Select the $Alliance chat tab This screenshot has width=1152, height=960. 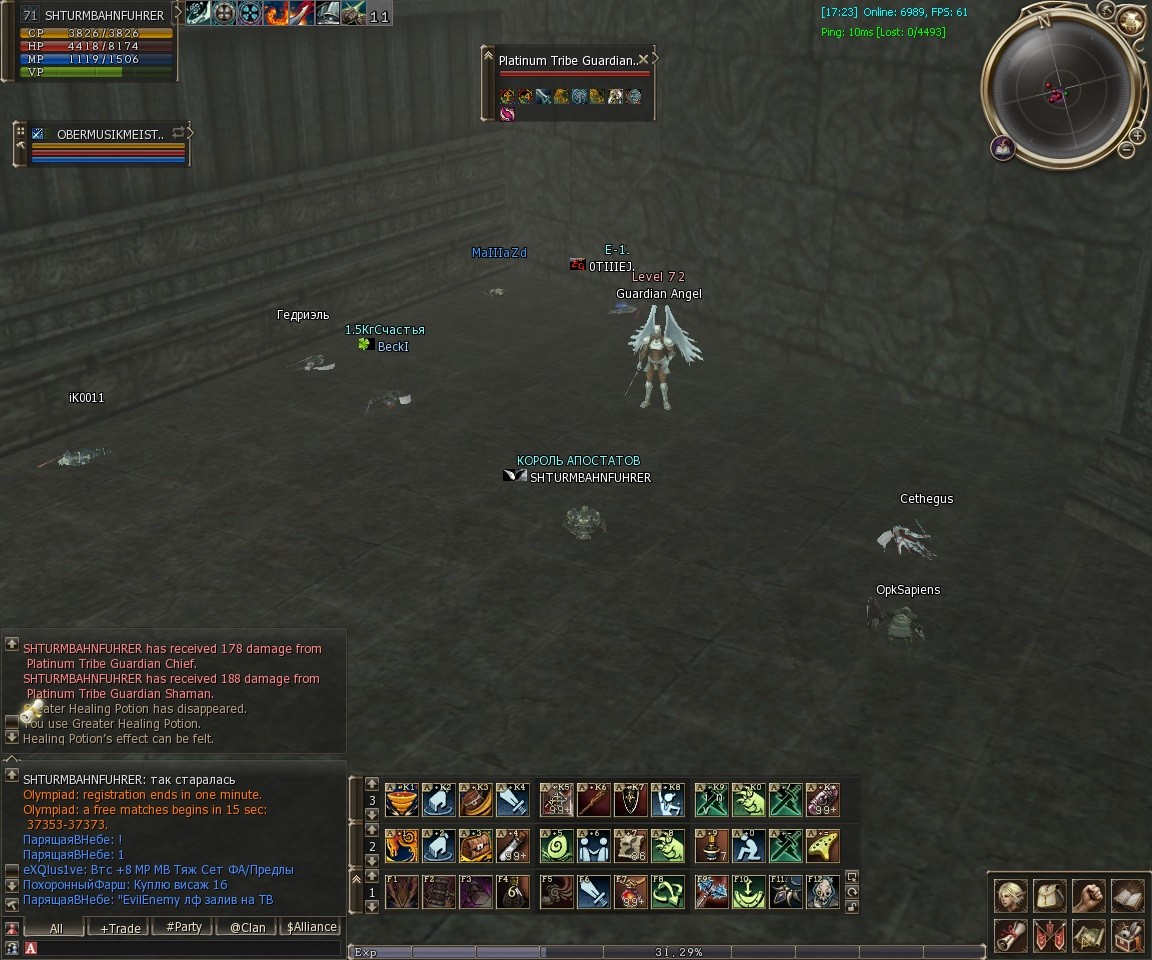click(x=311, y=927)
